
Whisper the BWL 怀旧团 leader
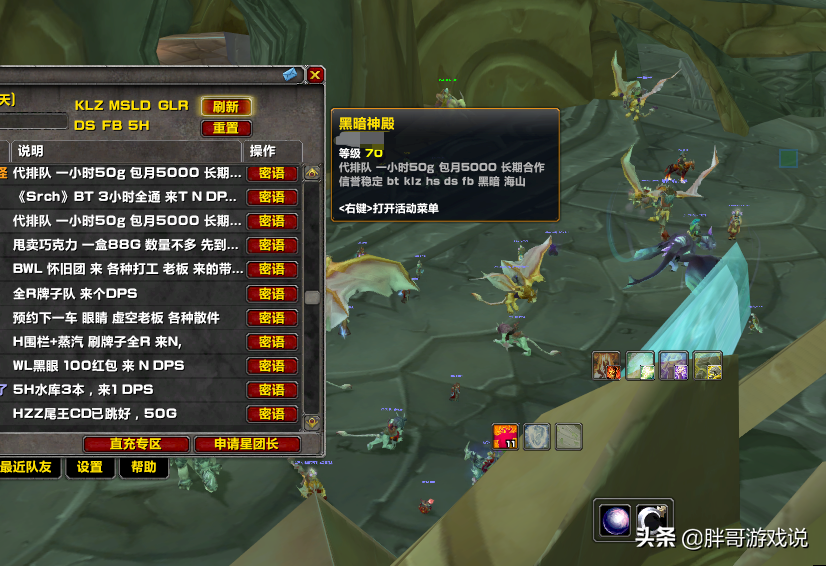[x=272, y=269]
